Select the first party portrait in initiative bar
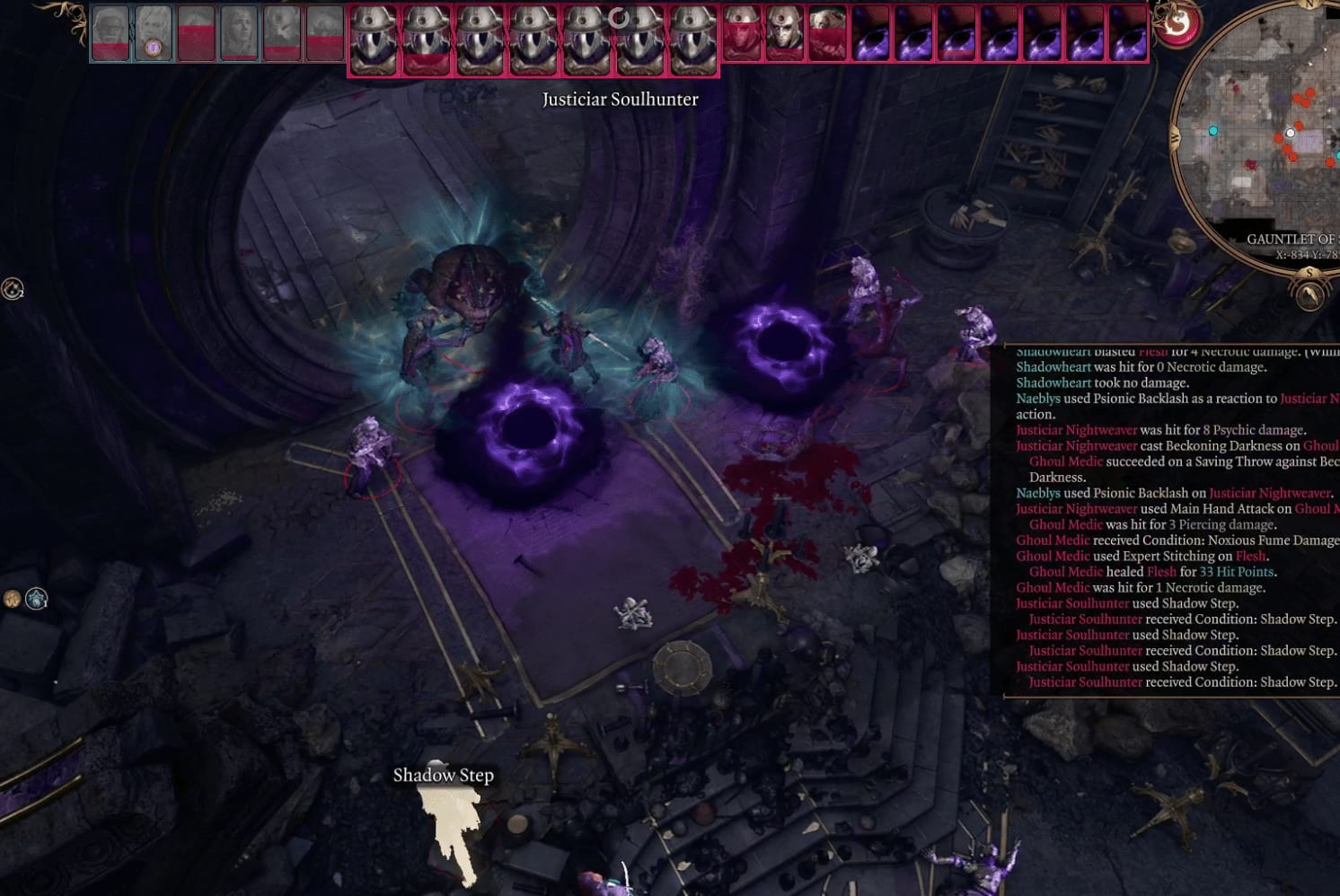The width and height of the screenshot is (1340, 896). [110, 34]
